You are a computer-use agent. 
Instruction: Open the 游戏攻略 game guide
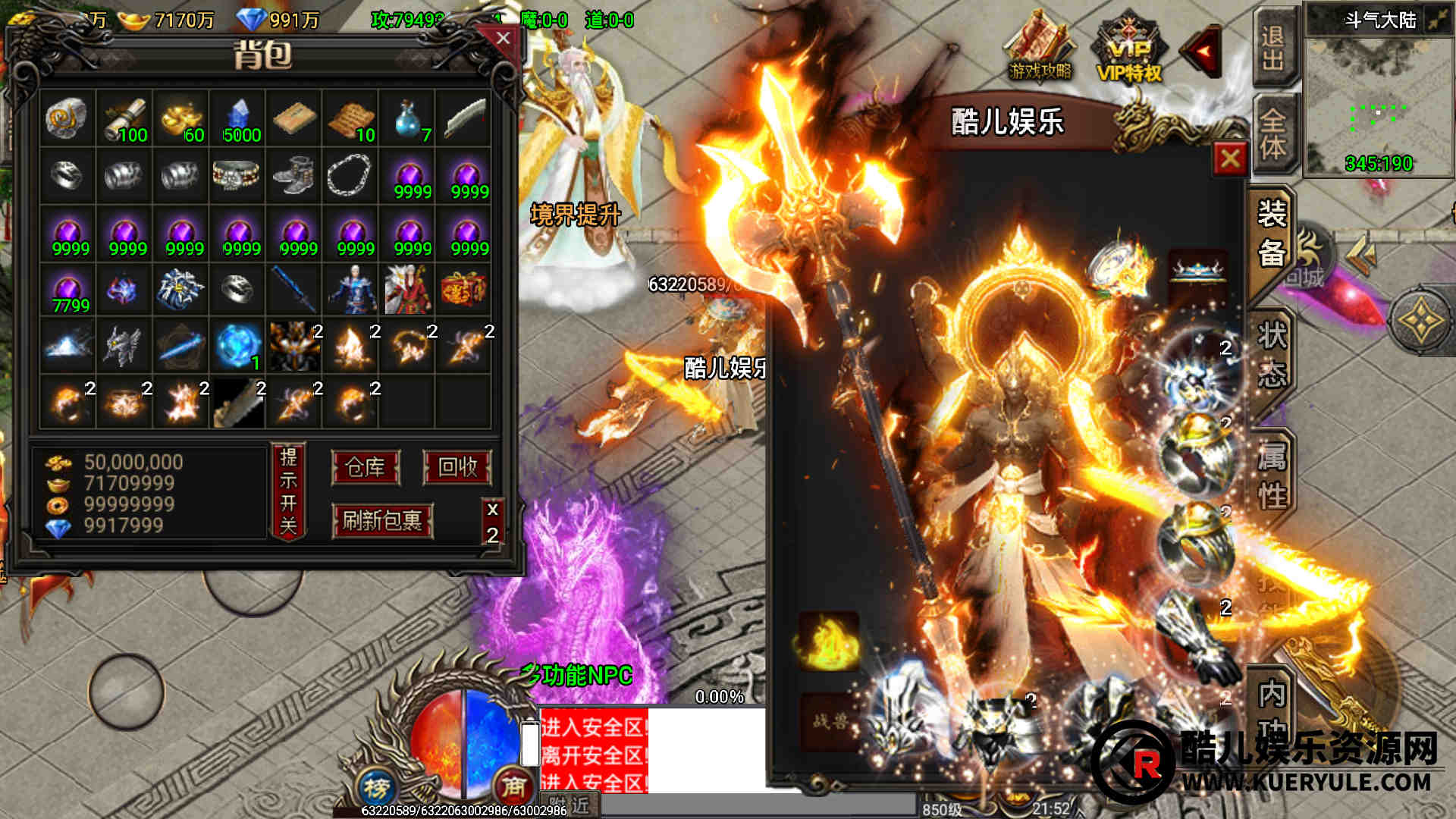(1040, 49)
